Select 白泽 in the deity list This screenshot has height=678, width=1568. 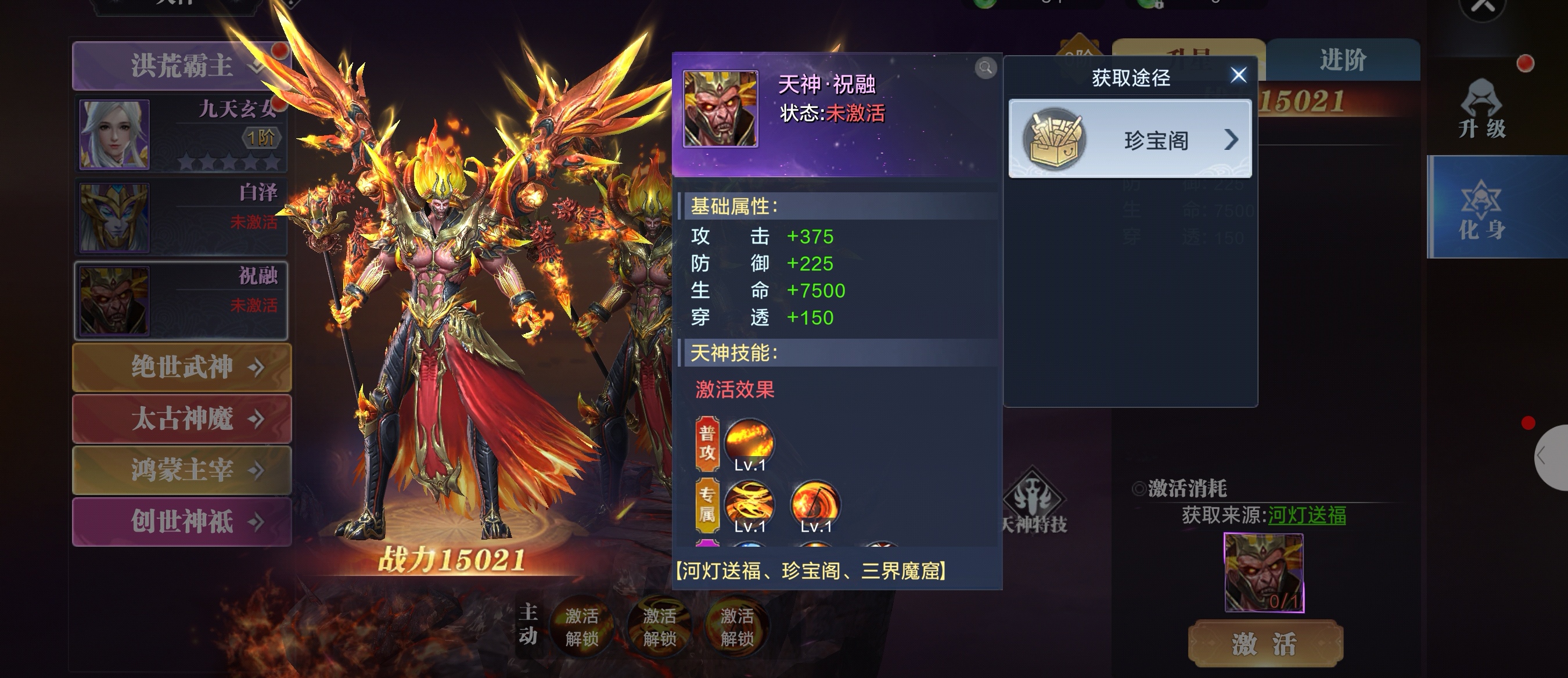click(x=181, y=217)
